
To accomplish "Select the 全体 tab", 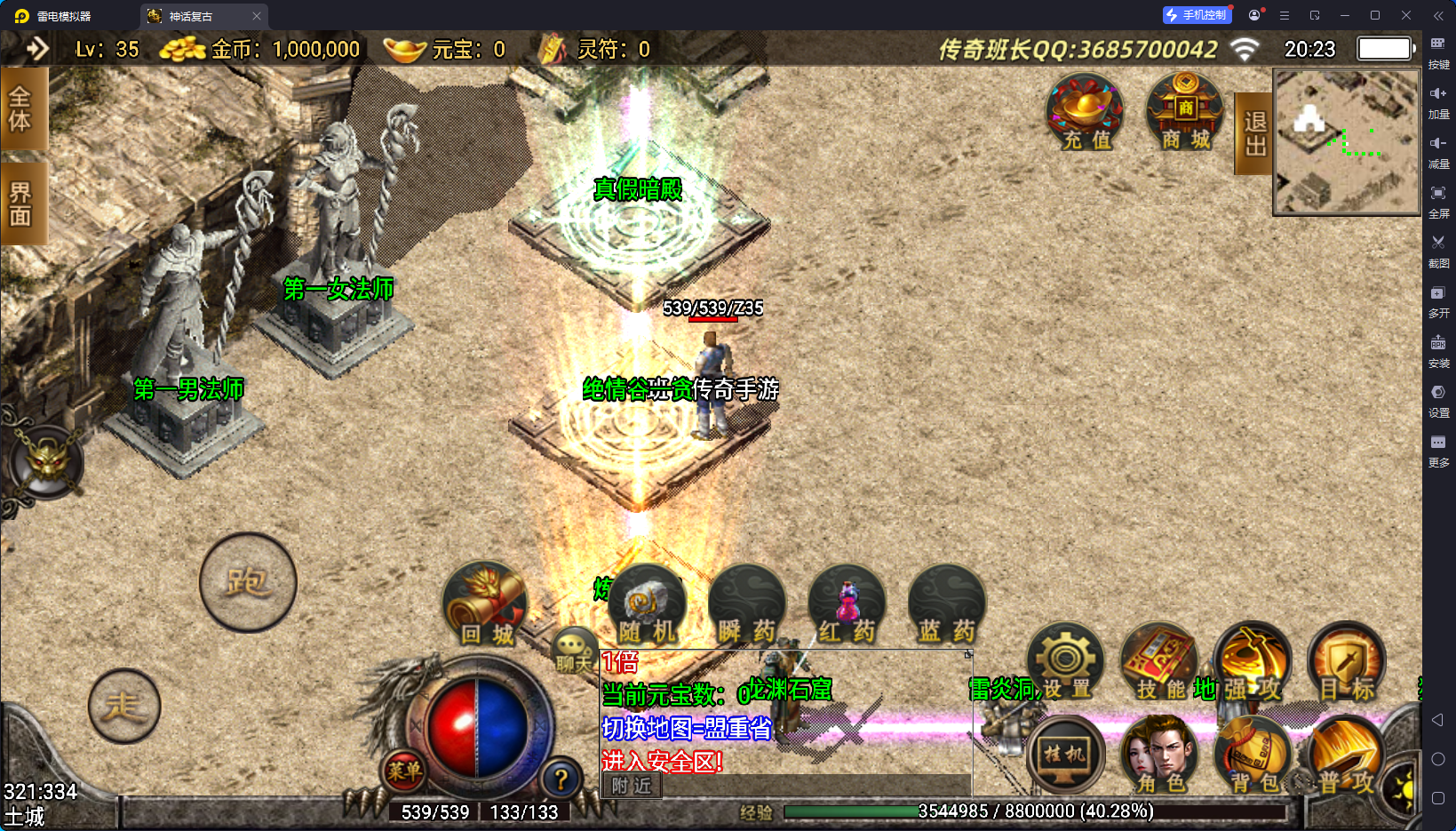I will (20, 108).
